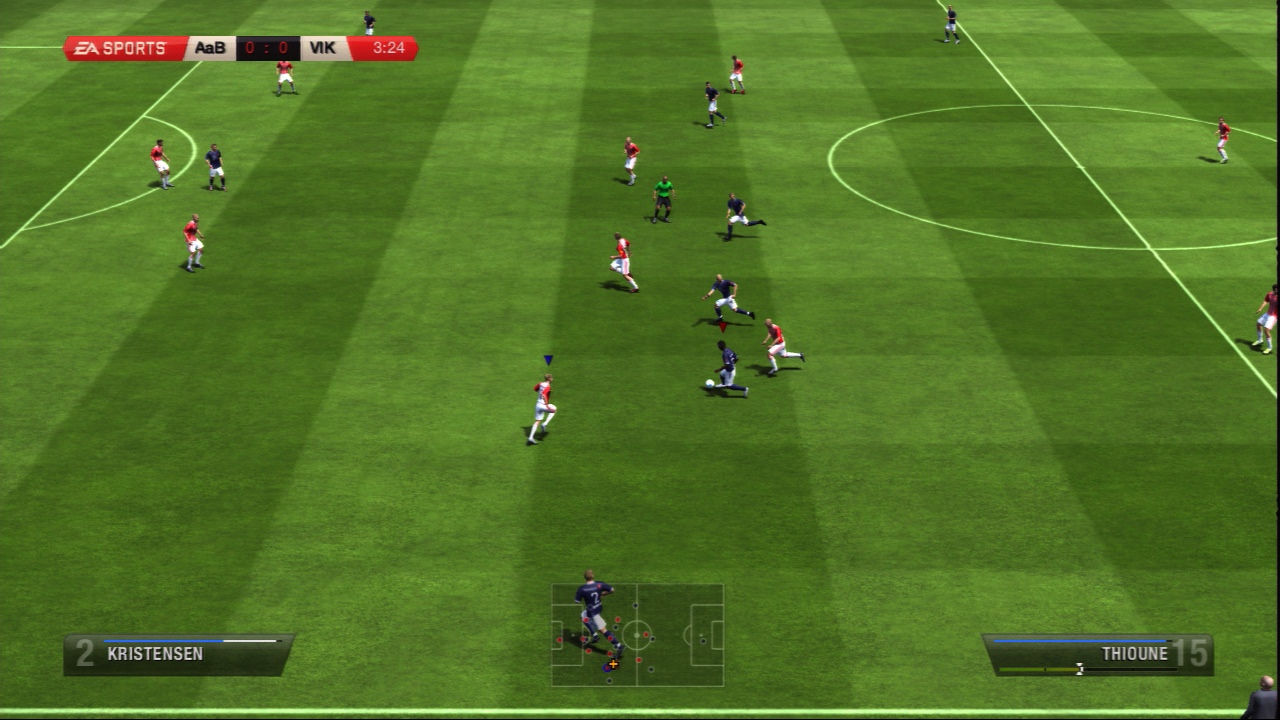The height and width of the screenshot is (720, 1280).
Task: Select the AaB team badge on the scoreboard
Action: click(x=209, y=46)
